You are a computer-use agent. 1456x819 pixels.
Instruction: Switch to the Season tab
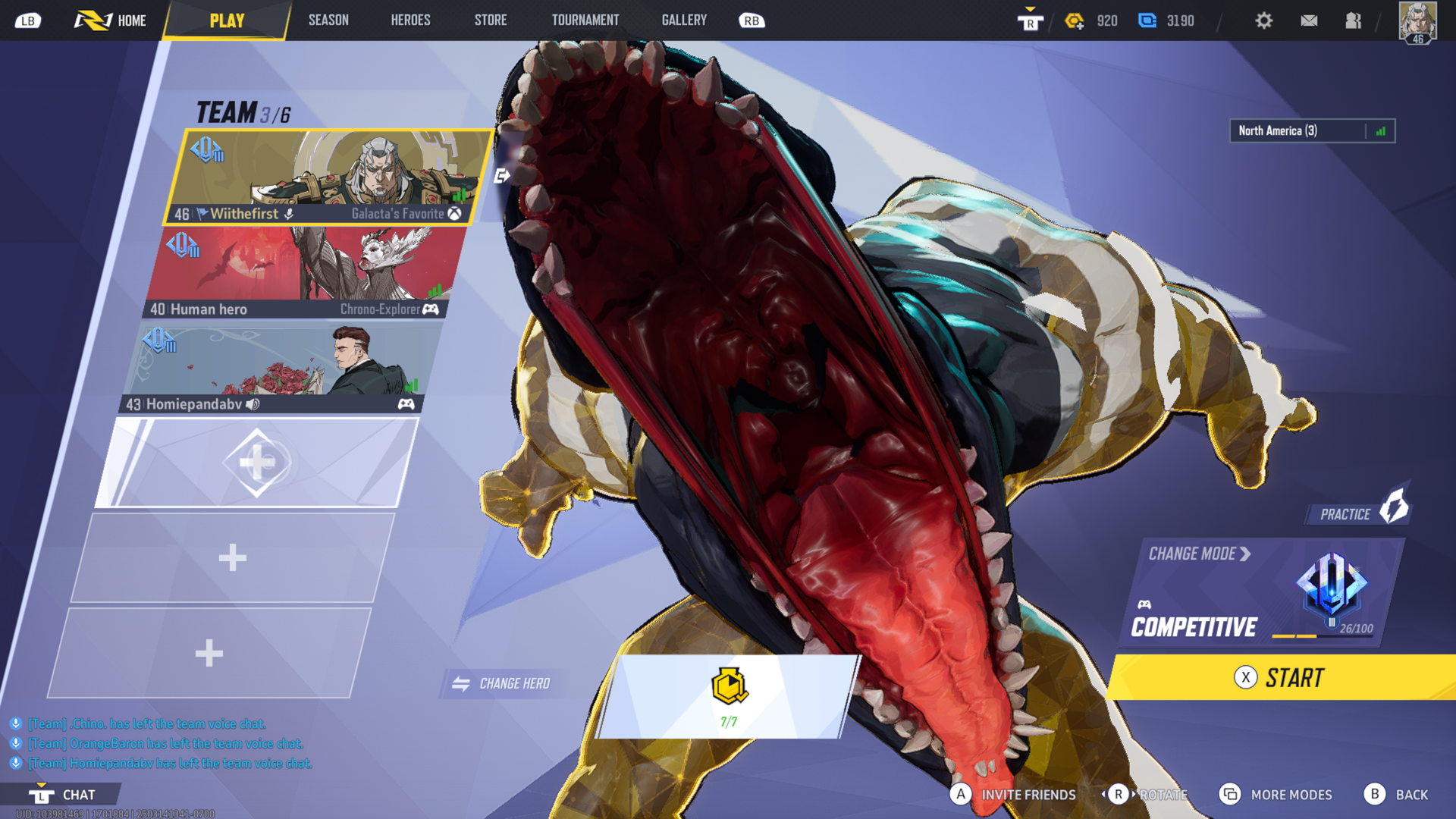coord(328,20)
